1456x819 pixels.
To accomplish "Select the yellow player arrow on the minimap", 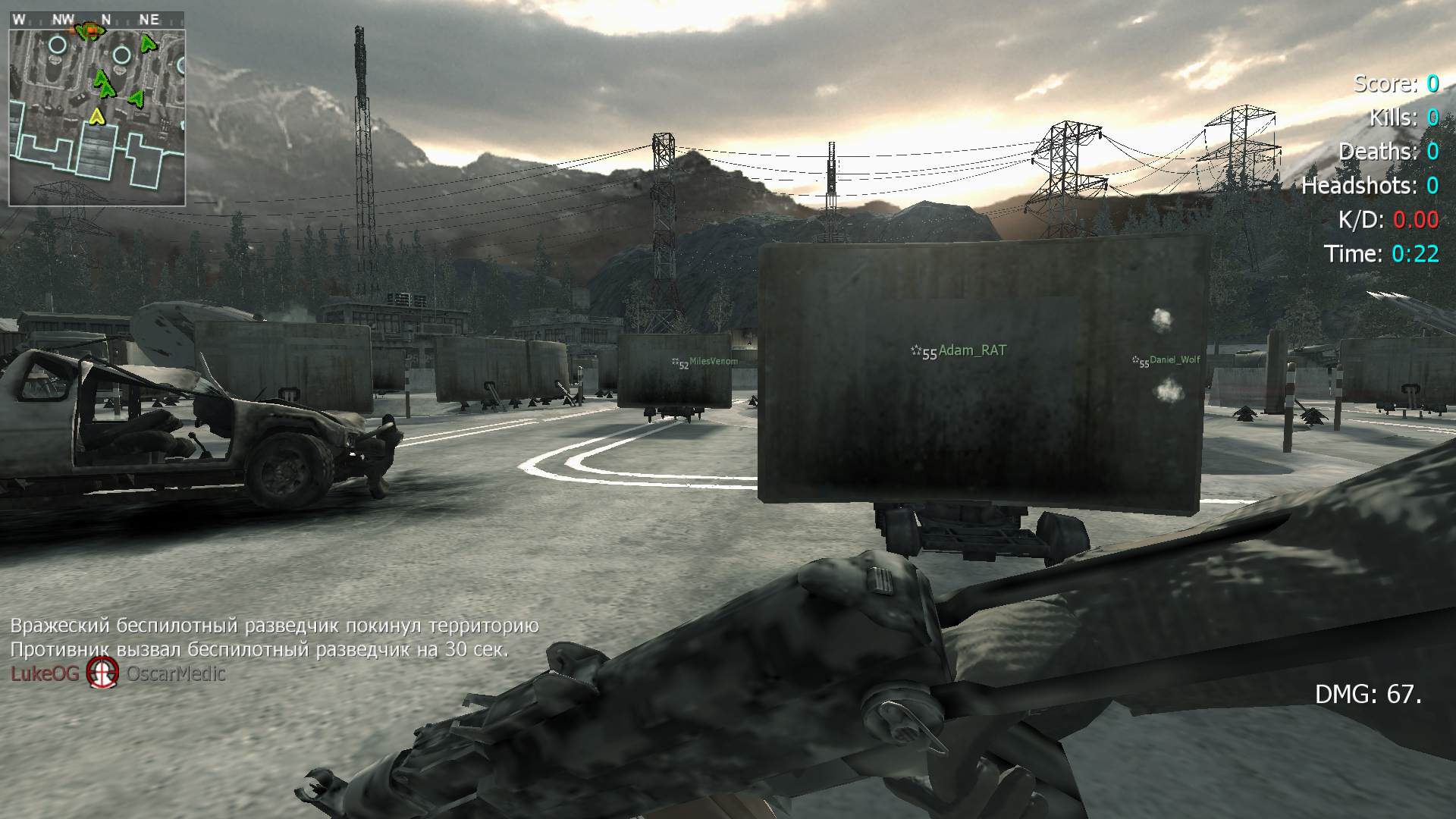I will (x=96, y=116).
